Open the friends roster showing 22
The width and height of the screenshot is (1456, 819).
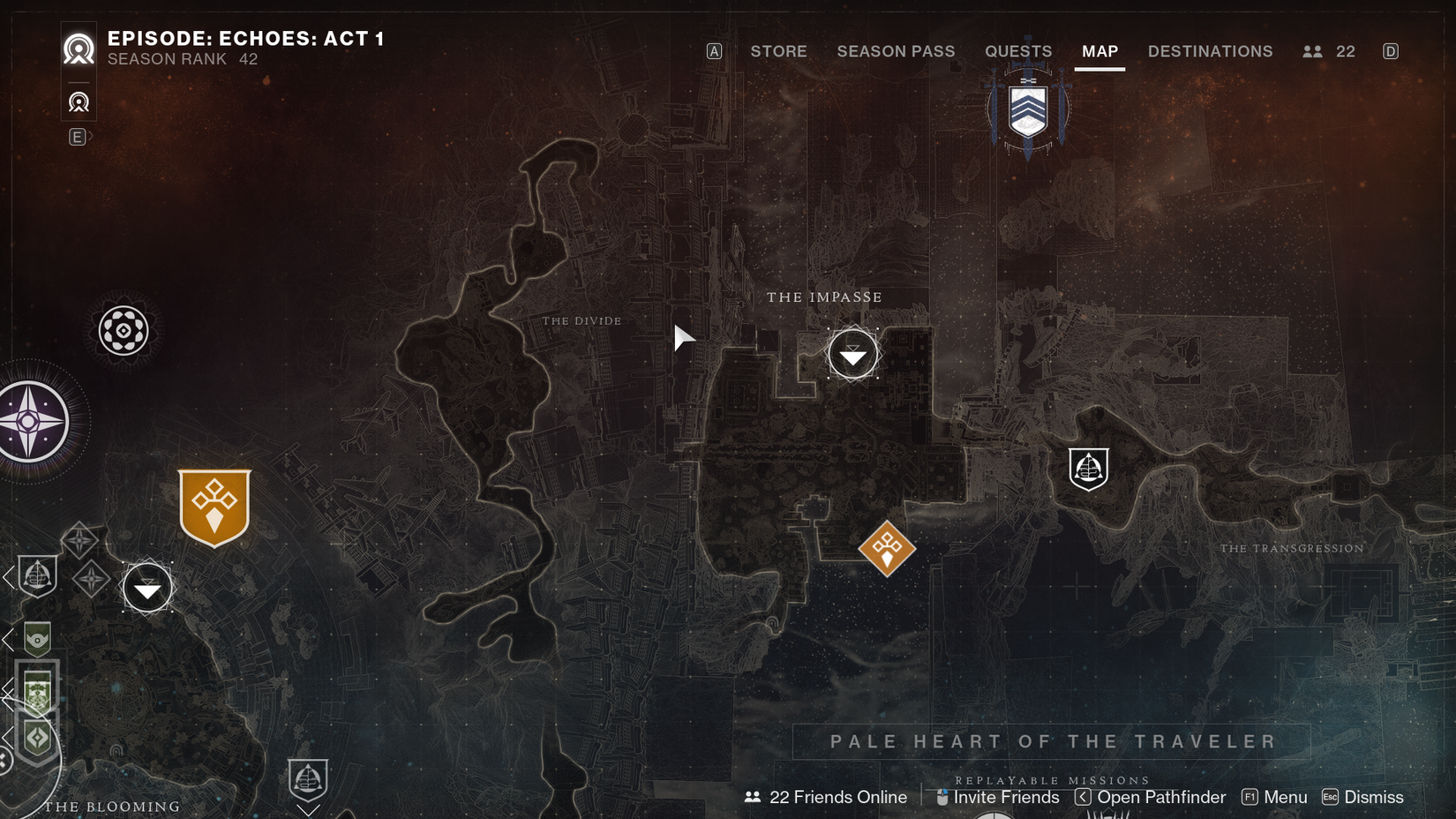click(1329, 51)
